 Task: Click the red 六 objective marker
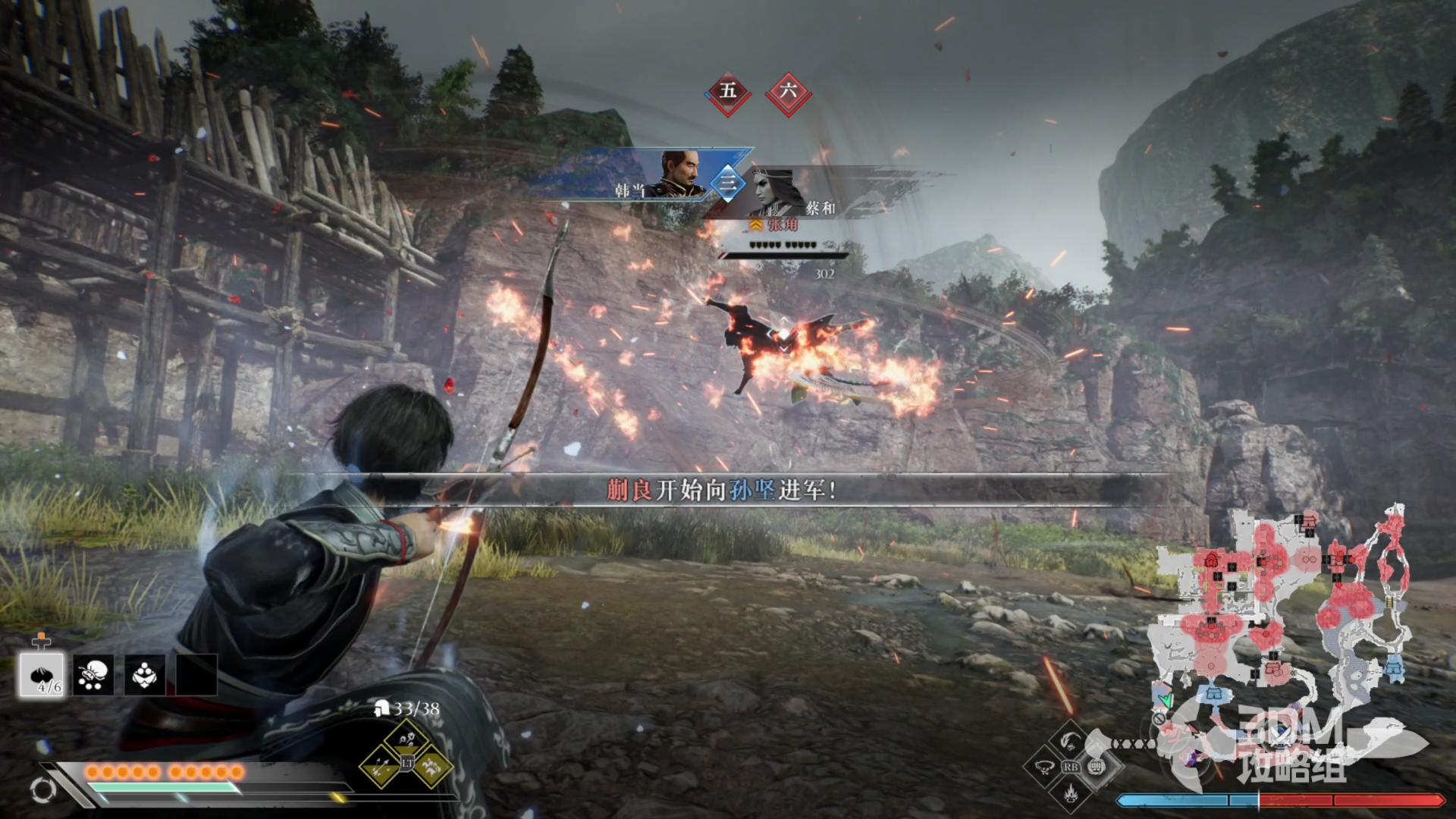(x=788, y=93)
